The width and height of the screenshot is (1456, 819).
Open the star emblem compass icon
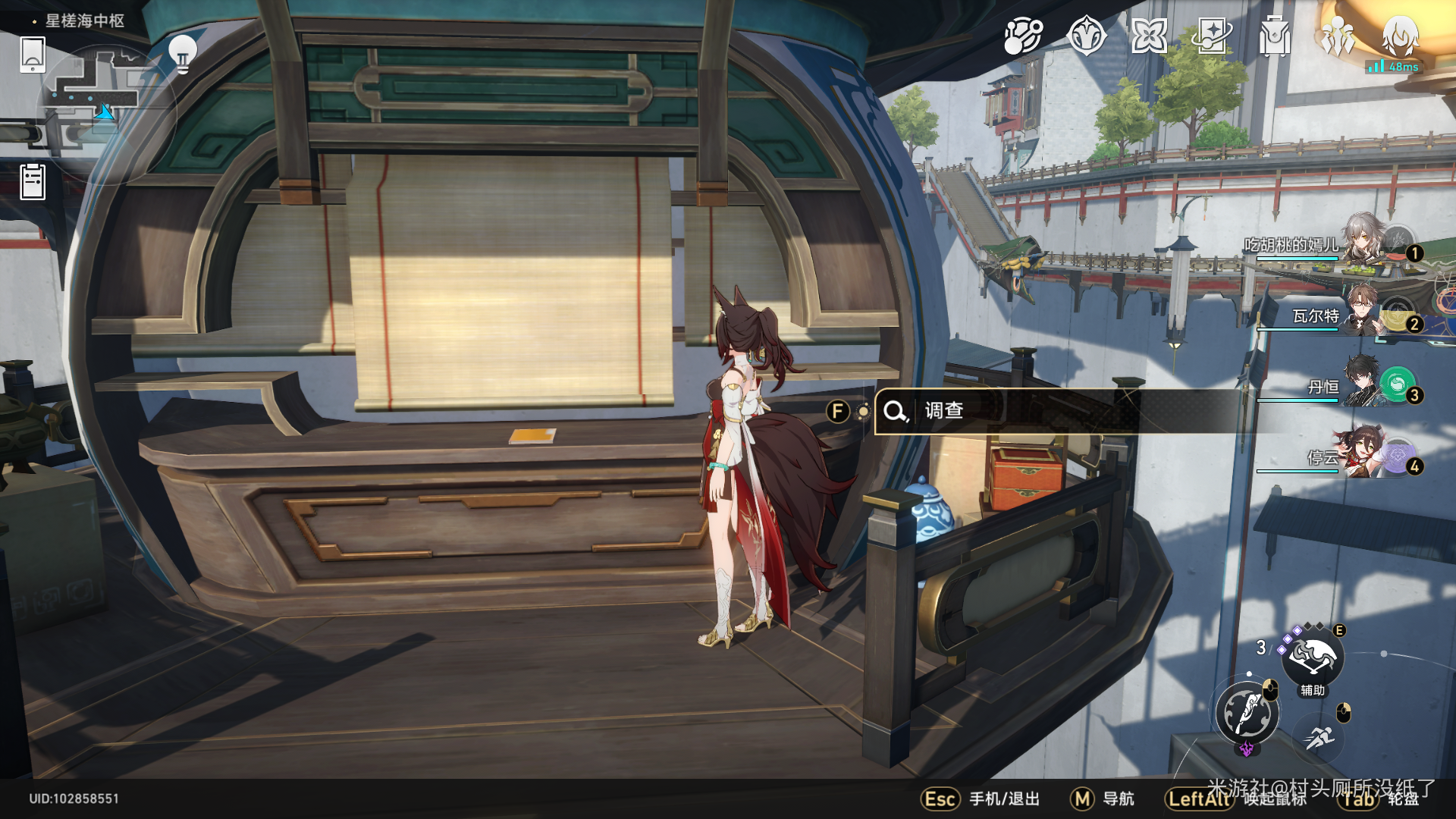tap(1086, 36)
